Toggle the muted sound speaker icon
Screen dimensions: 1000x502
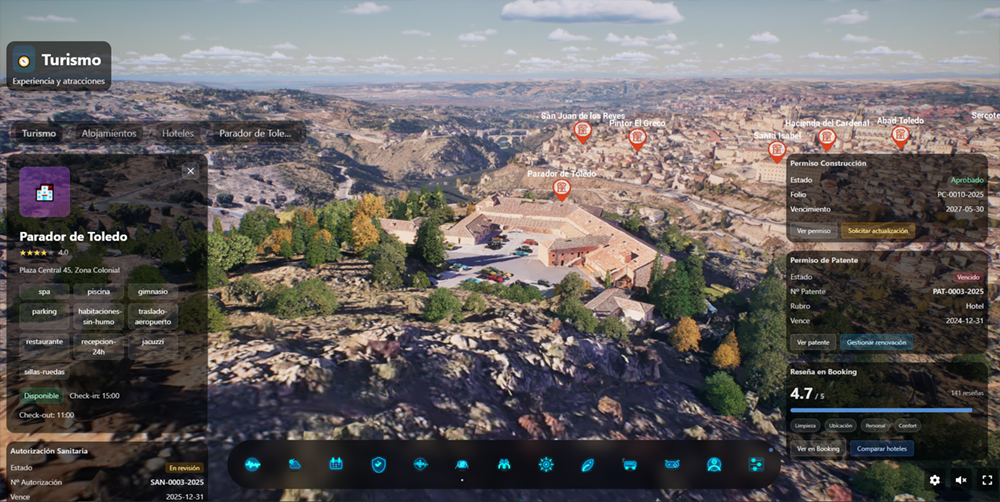pyautogui.click(x=961, y=480)
